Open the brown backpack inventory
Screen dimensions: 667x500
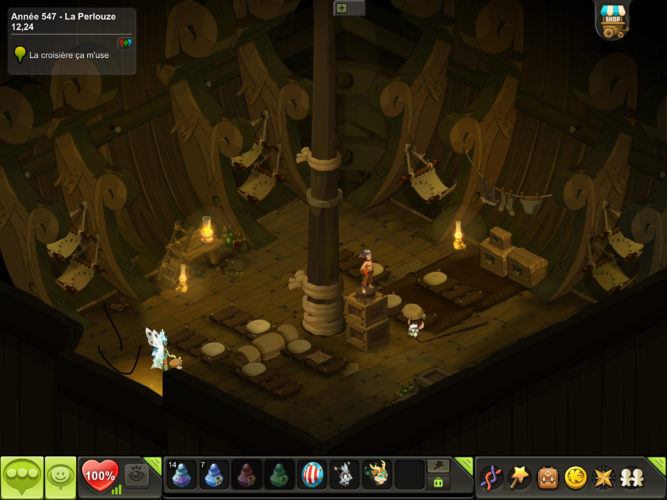point(548,477)
